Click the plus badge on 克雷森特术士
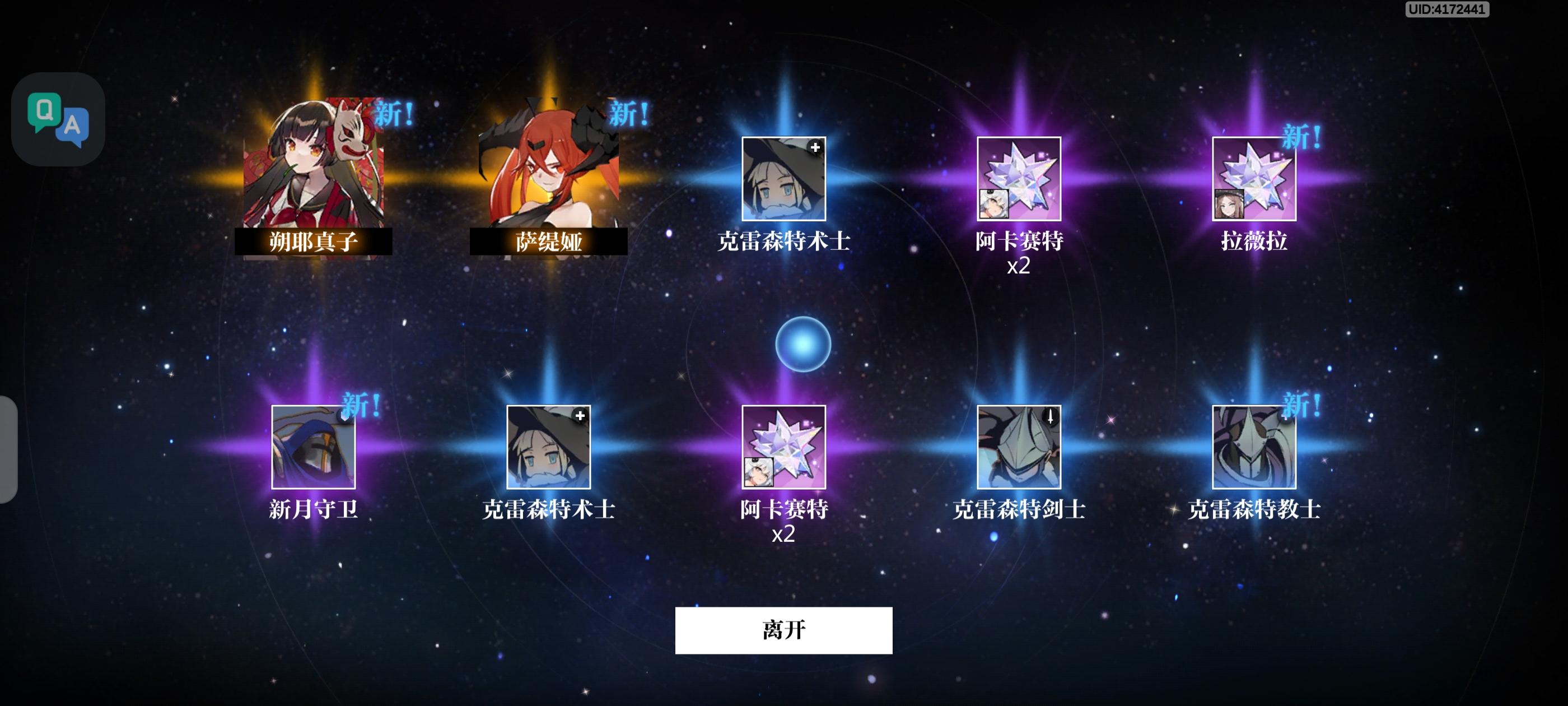 click(817, 146)
